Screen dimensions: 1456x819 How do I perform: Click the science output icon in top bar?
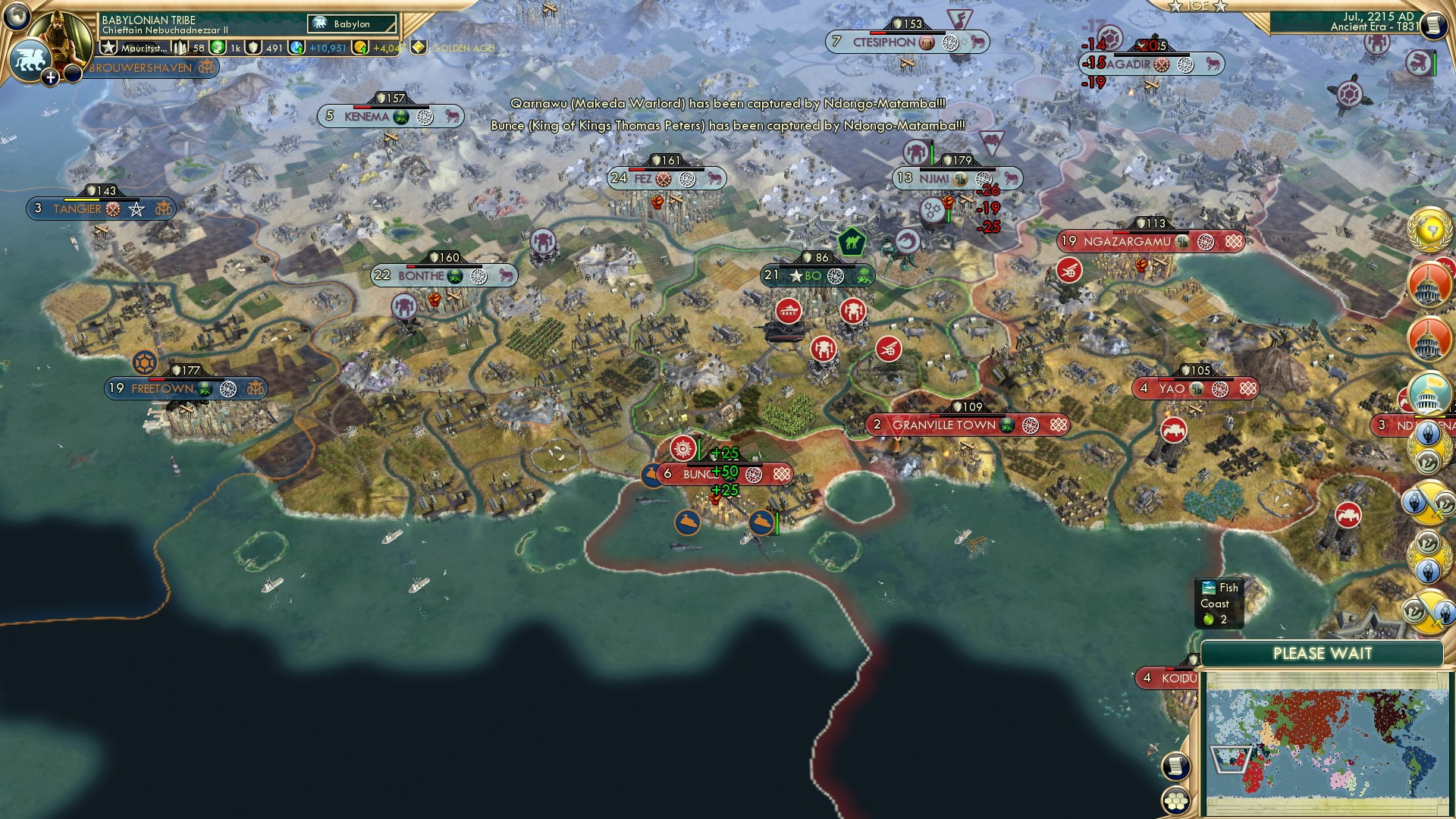[295, 49]
